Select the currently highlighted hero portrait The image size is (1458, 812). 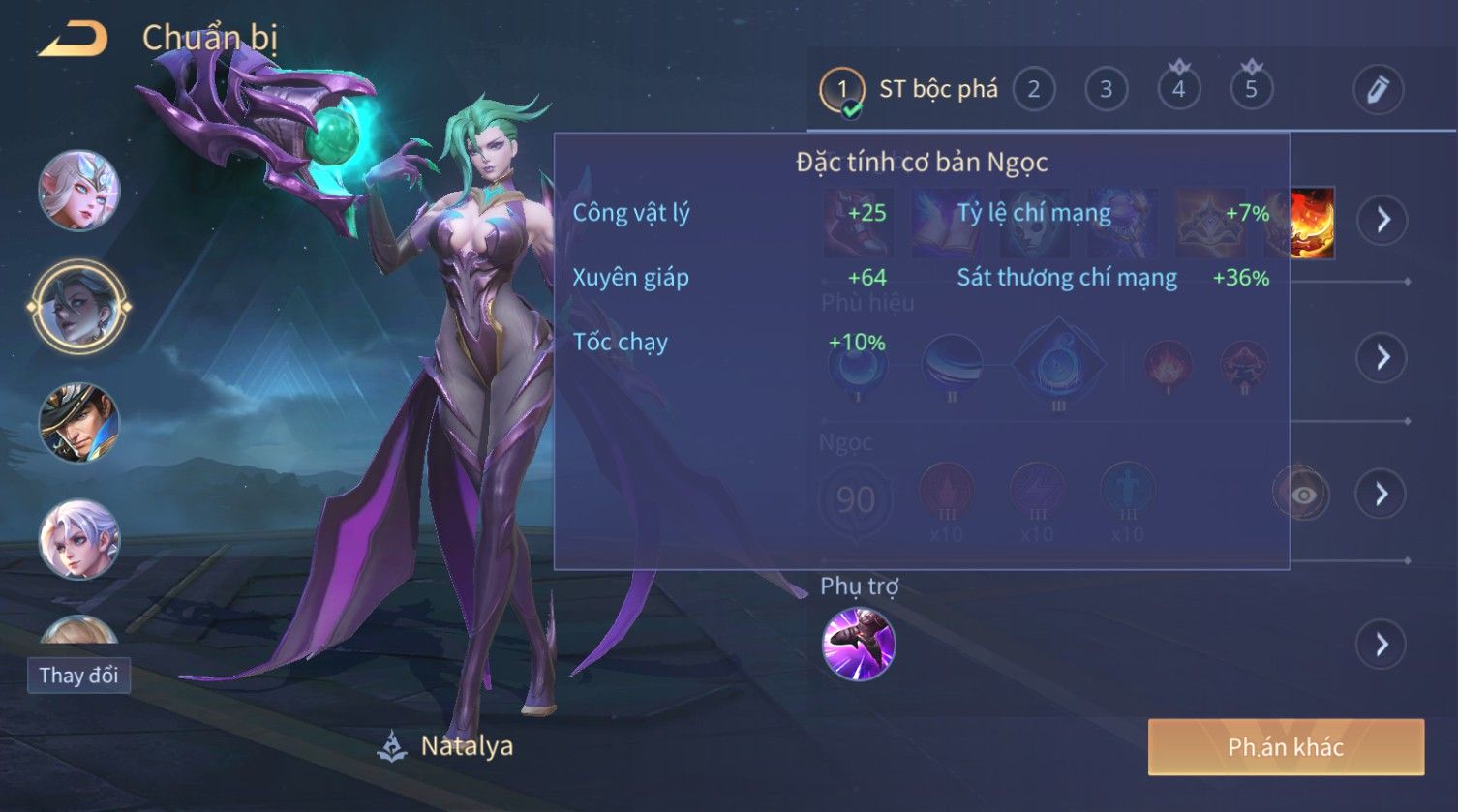pyautogui.click(x=78, y=307)
